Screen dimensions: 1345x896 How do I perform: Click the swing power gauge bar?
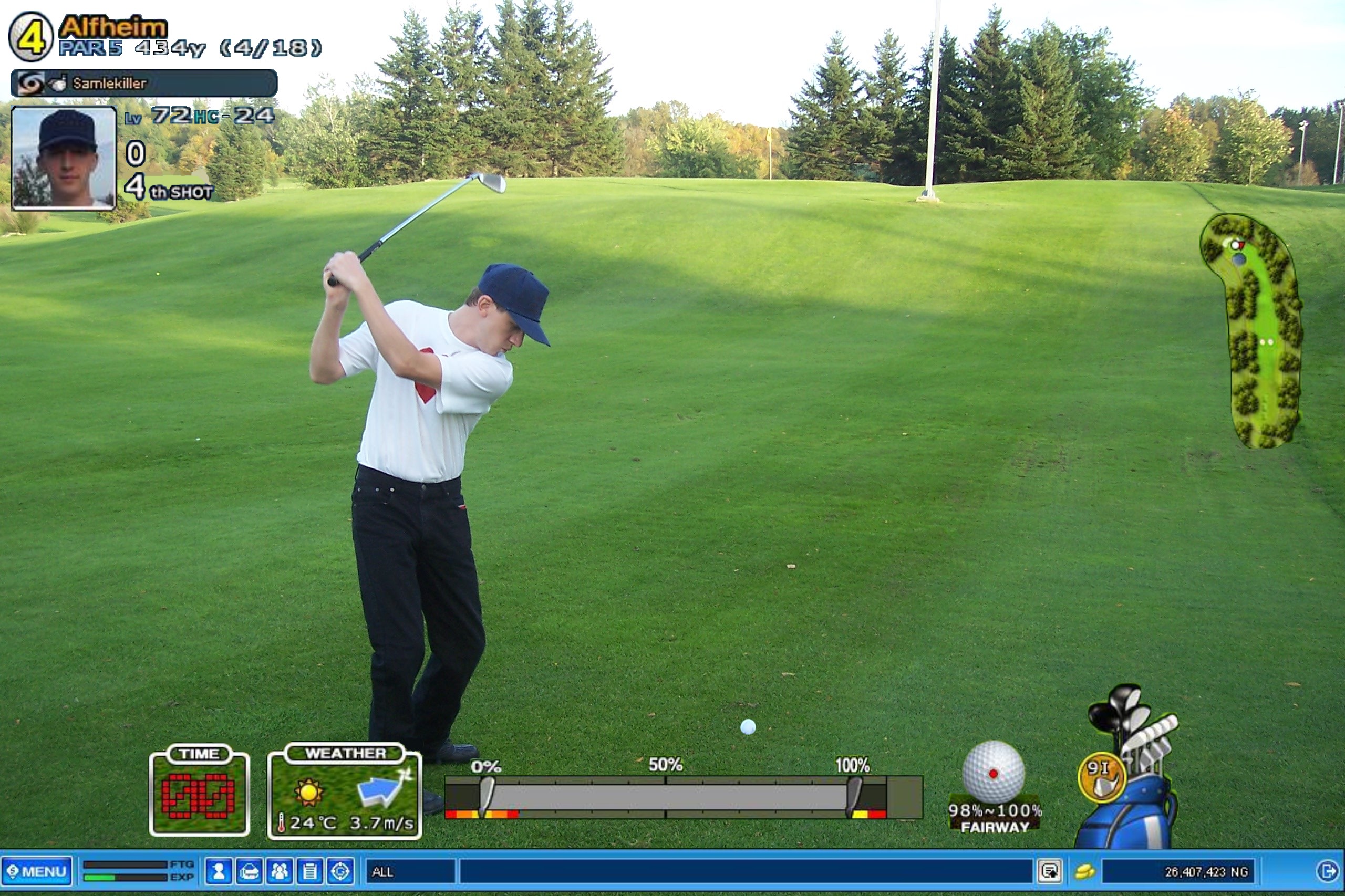pyautogui.click(x=683, y=797)
